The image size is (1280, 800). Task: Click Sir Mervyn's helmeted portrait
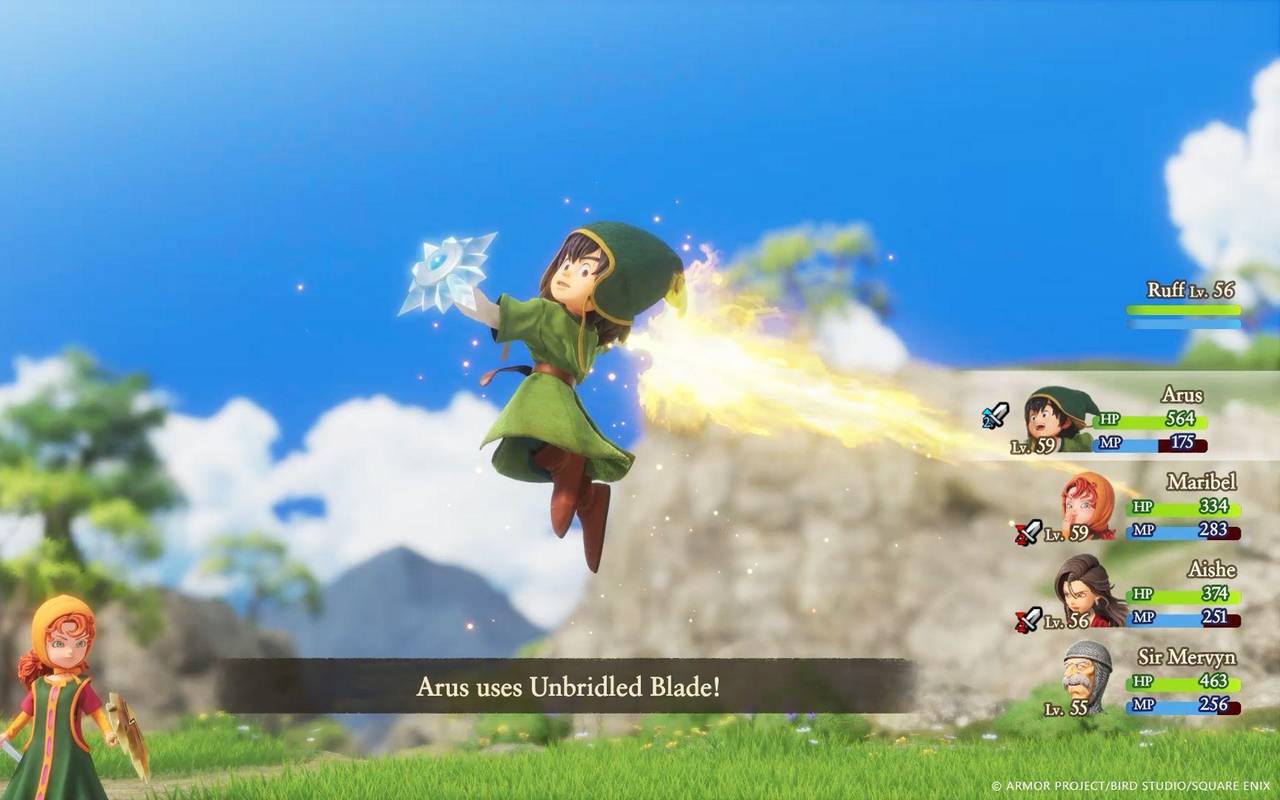click(x=1084, y=673)
